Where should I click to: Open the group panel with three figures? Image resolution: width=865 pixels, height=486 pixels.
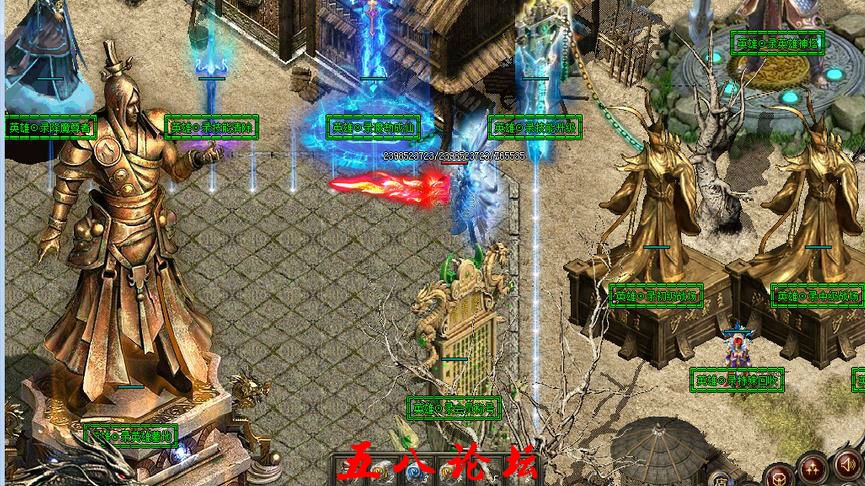pyautogui.click(x=813, y=468)
